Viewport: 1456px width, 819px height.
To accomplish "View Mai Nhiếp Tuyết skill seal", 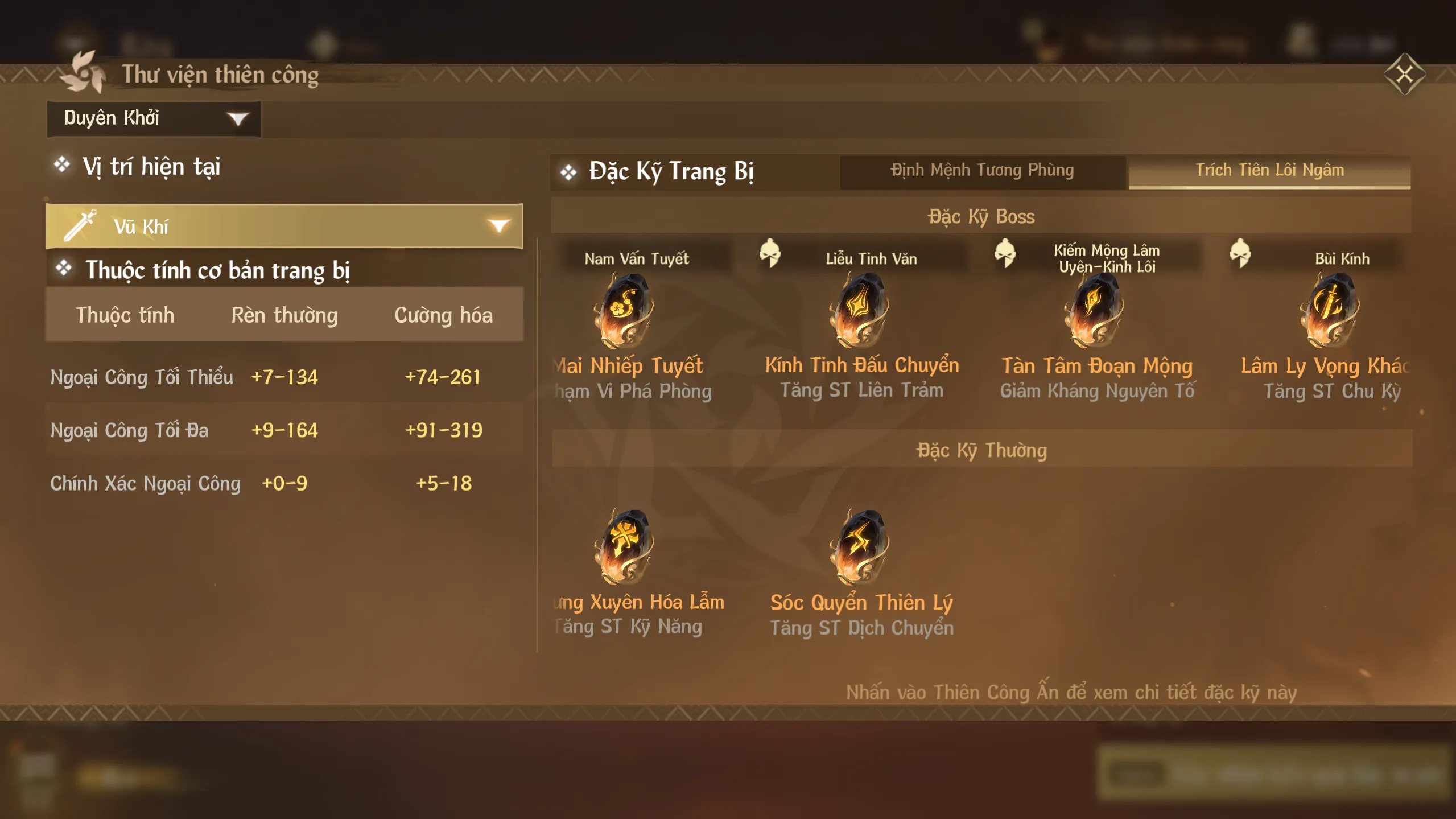I will (x=624, y=310).
